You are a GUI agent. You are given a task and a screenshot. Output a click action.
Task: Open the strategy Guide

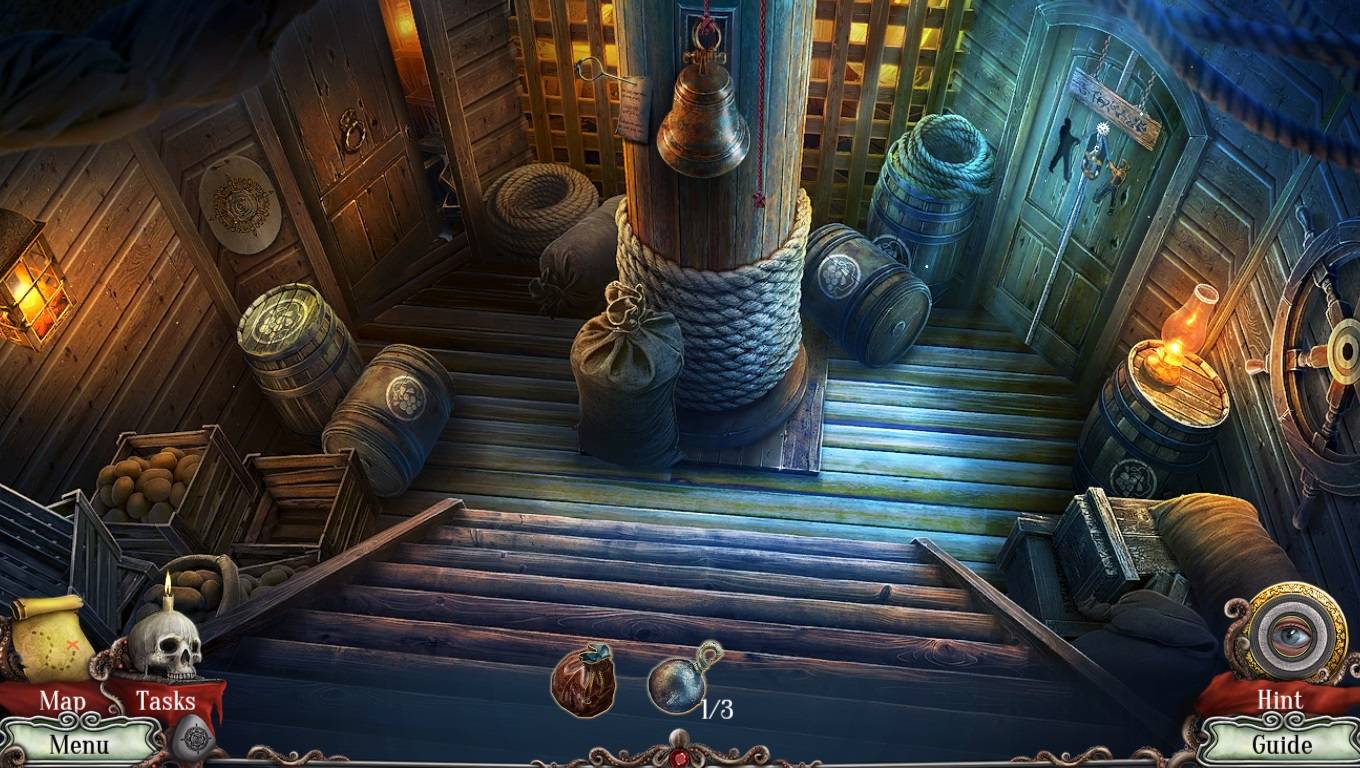1281,743
